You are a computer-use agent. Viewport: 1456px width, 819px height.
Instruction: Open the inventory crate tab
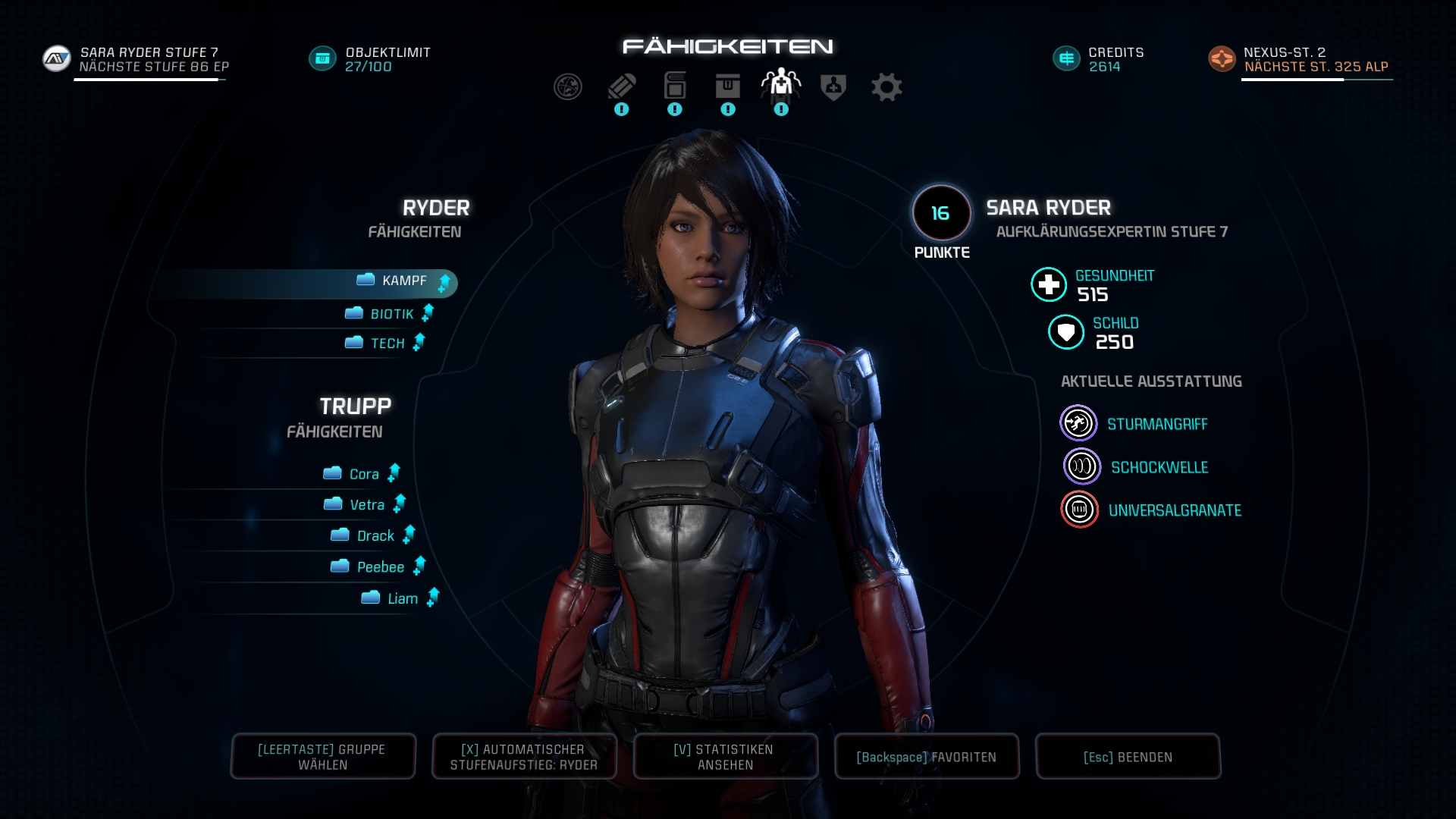pos(727,86)
